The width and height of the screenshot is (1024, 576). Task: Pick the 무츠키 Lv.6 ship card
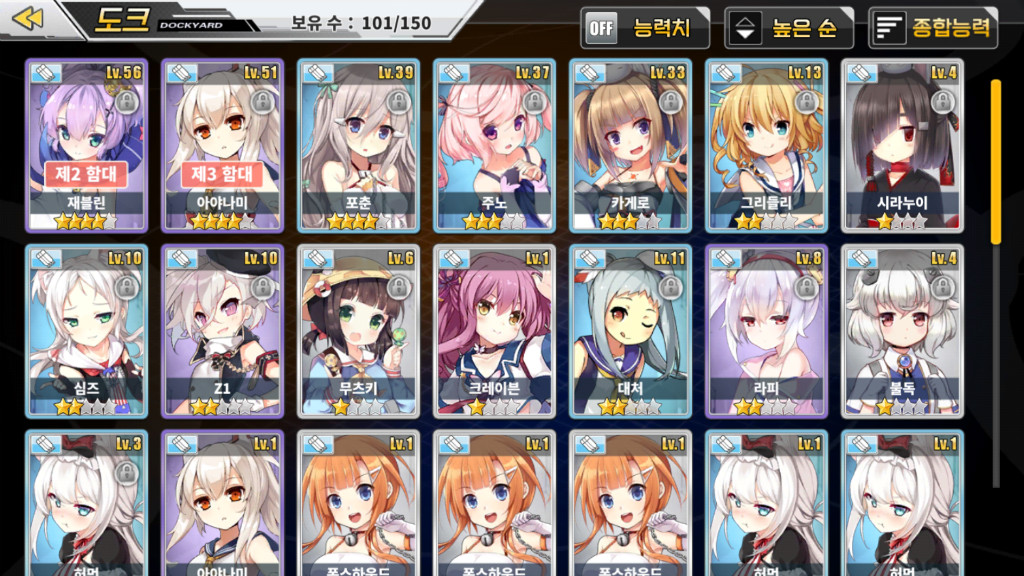(358, 330)
